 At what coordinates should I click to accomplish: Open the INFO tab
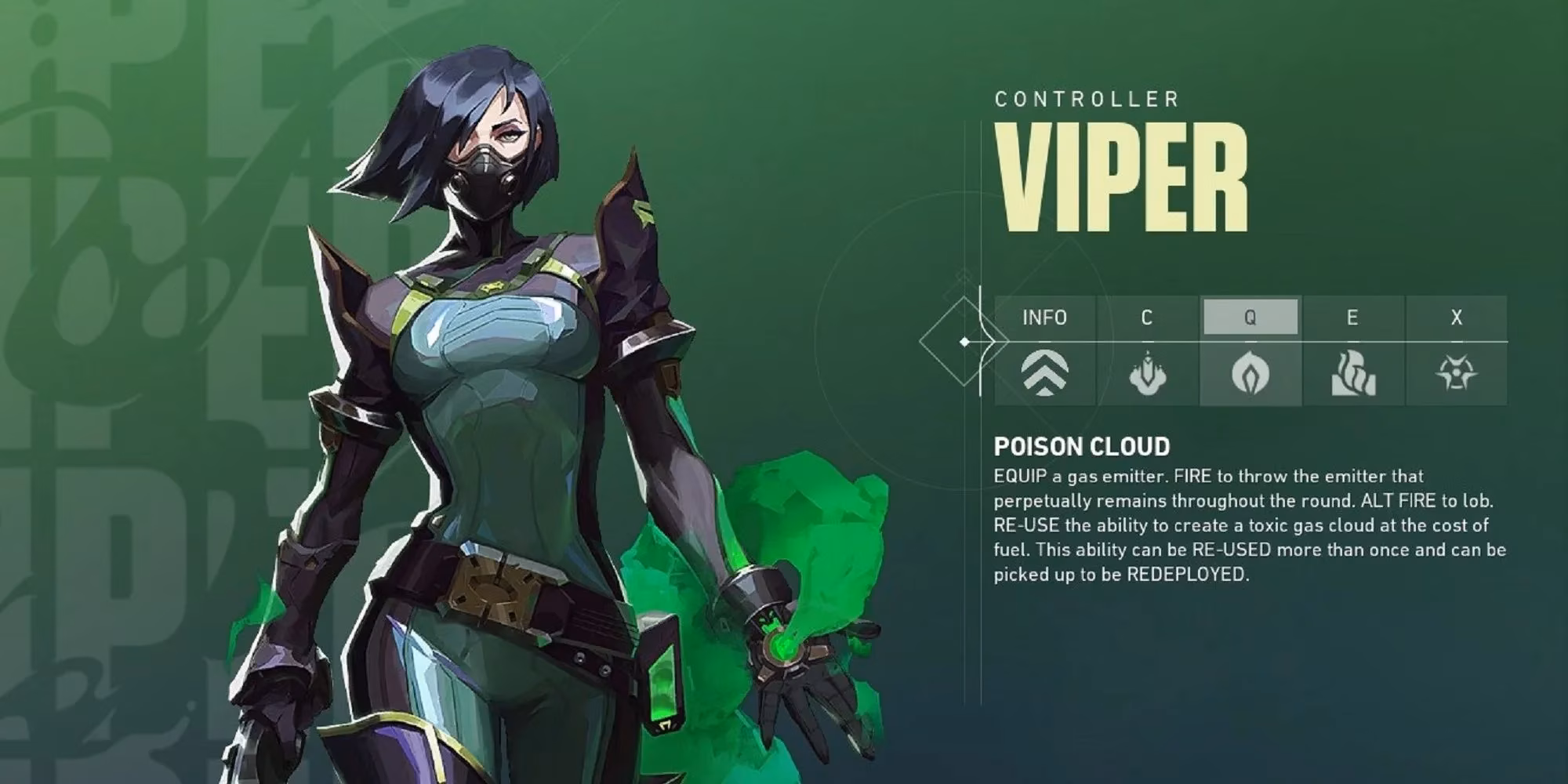coord(1044,318)
